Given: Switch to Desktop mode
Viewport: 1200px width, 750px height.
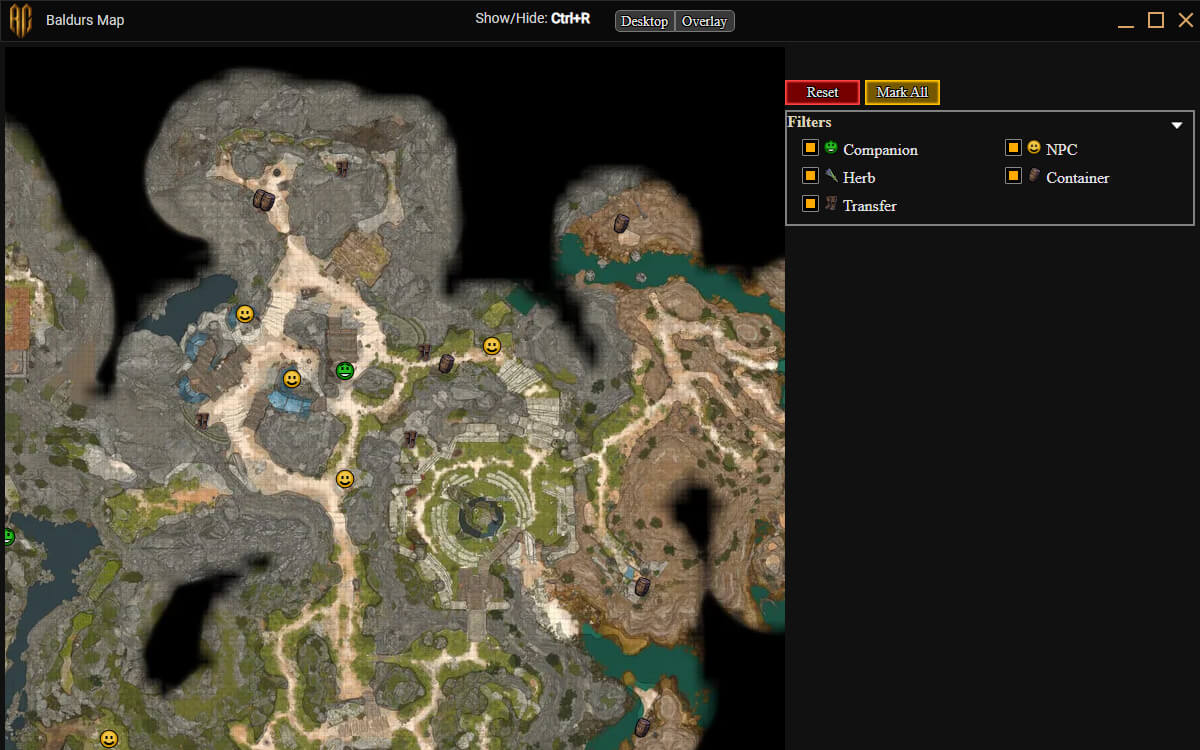Looking at the screenshot, I should click(645, 21).
